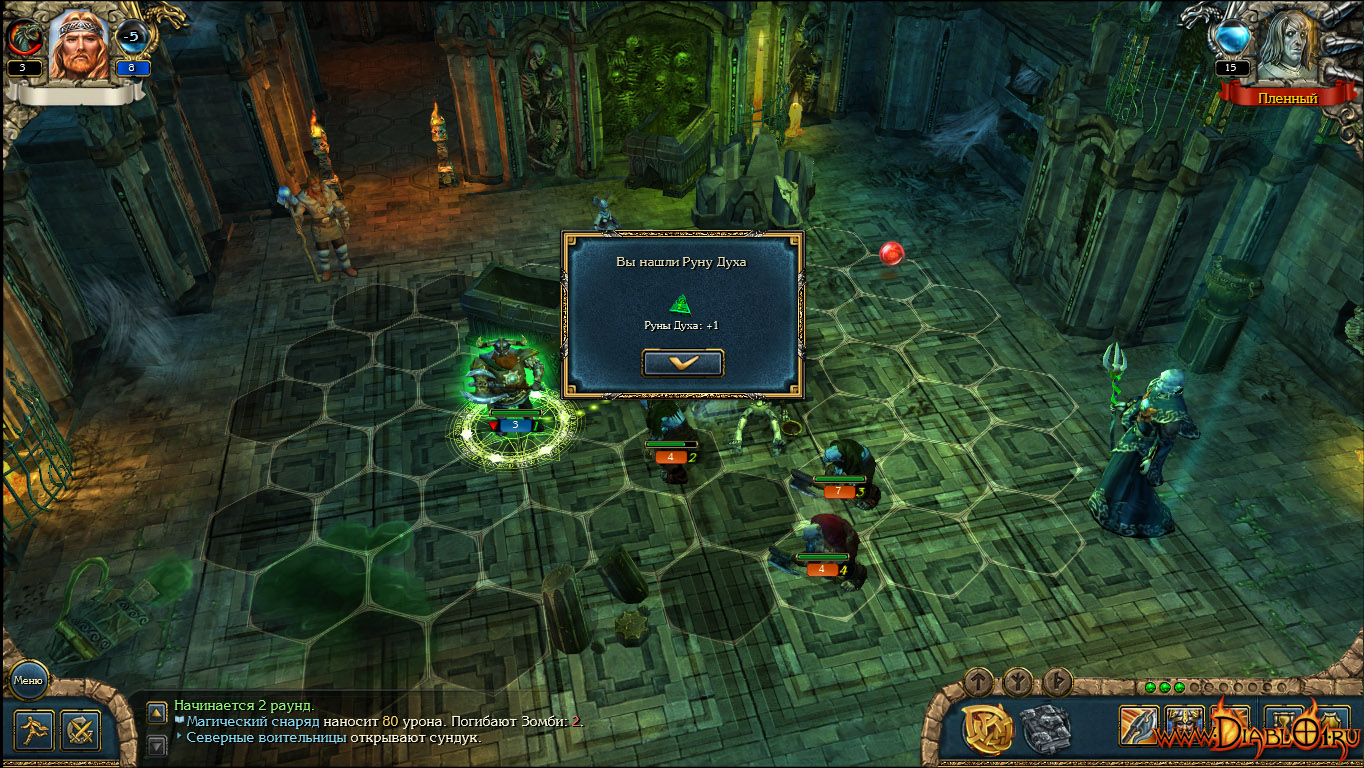The height and width of the screenshot is (768, 1364).
Task: Click the bearded hero portrait
Action: click(x=78, y=46)
